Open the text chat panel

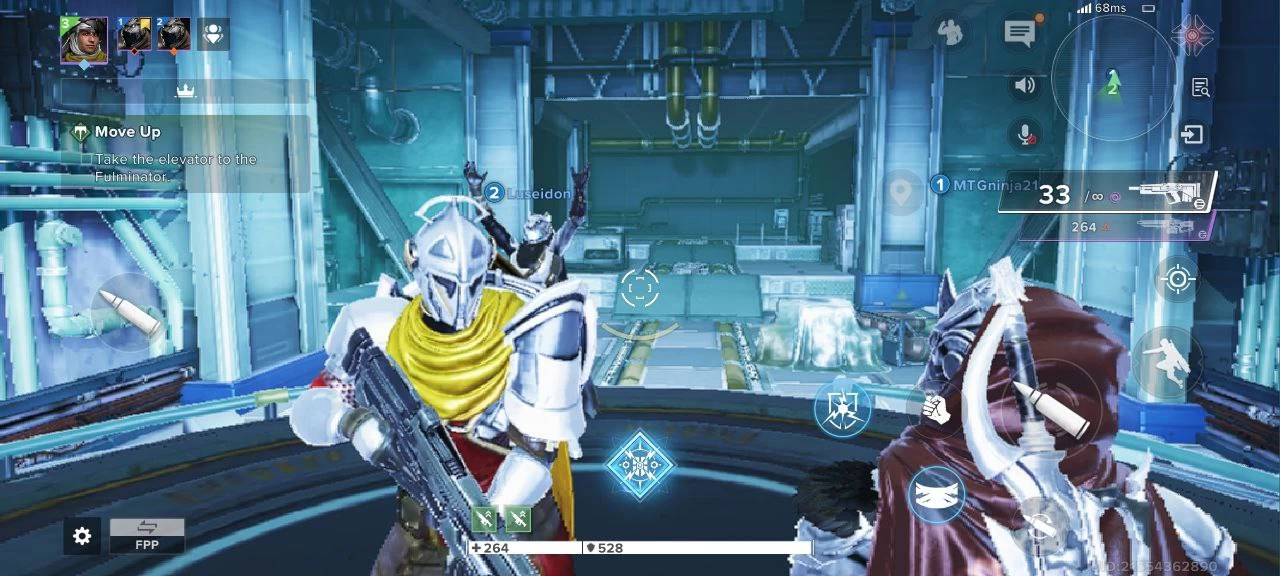pyautogui.click(x=1019, y=33)
